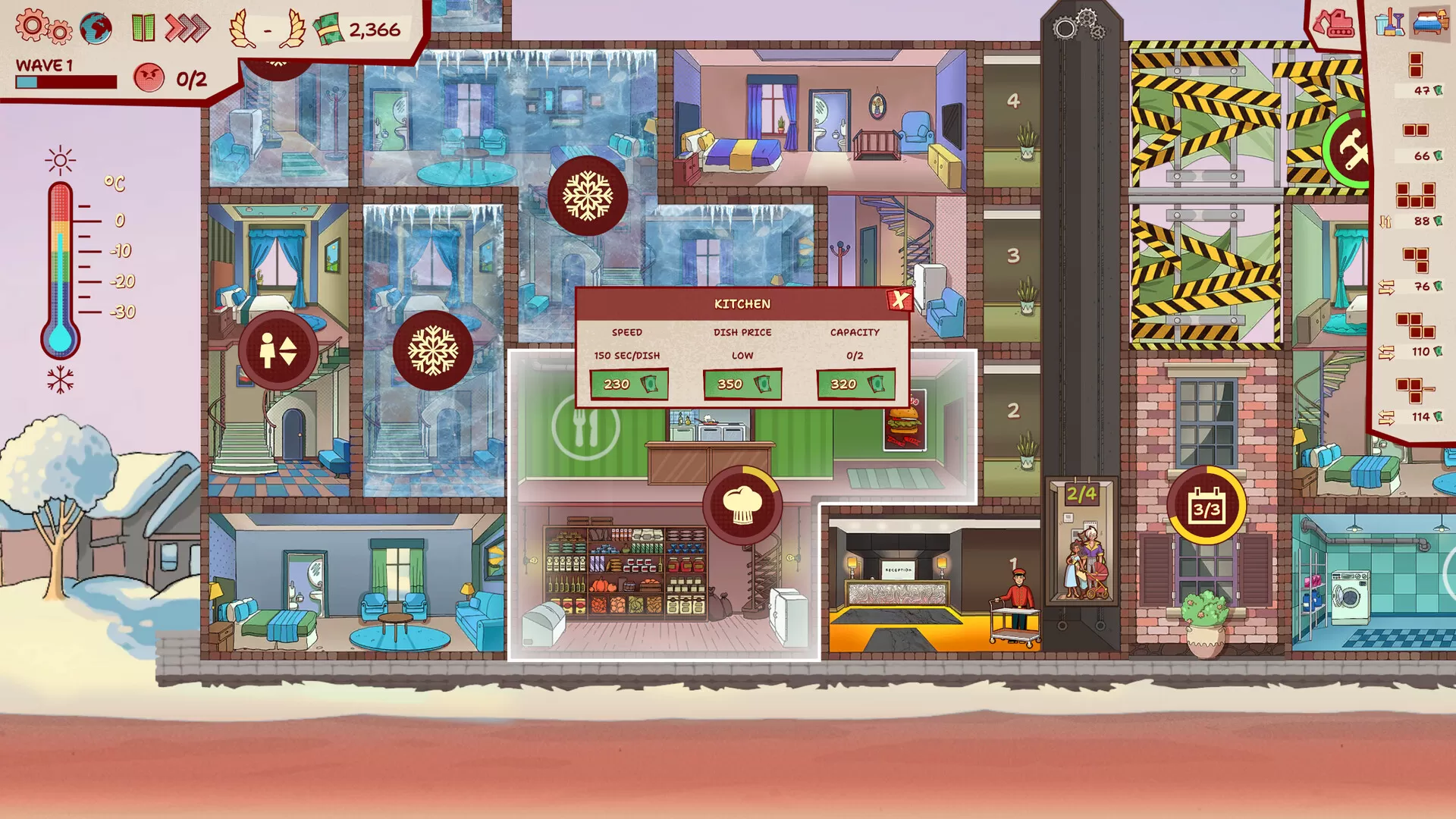Rotate the 76-coin room shape
This screenshot has width=1456, height=819.
(1385, 287)
